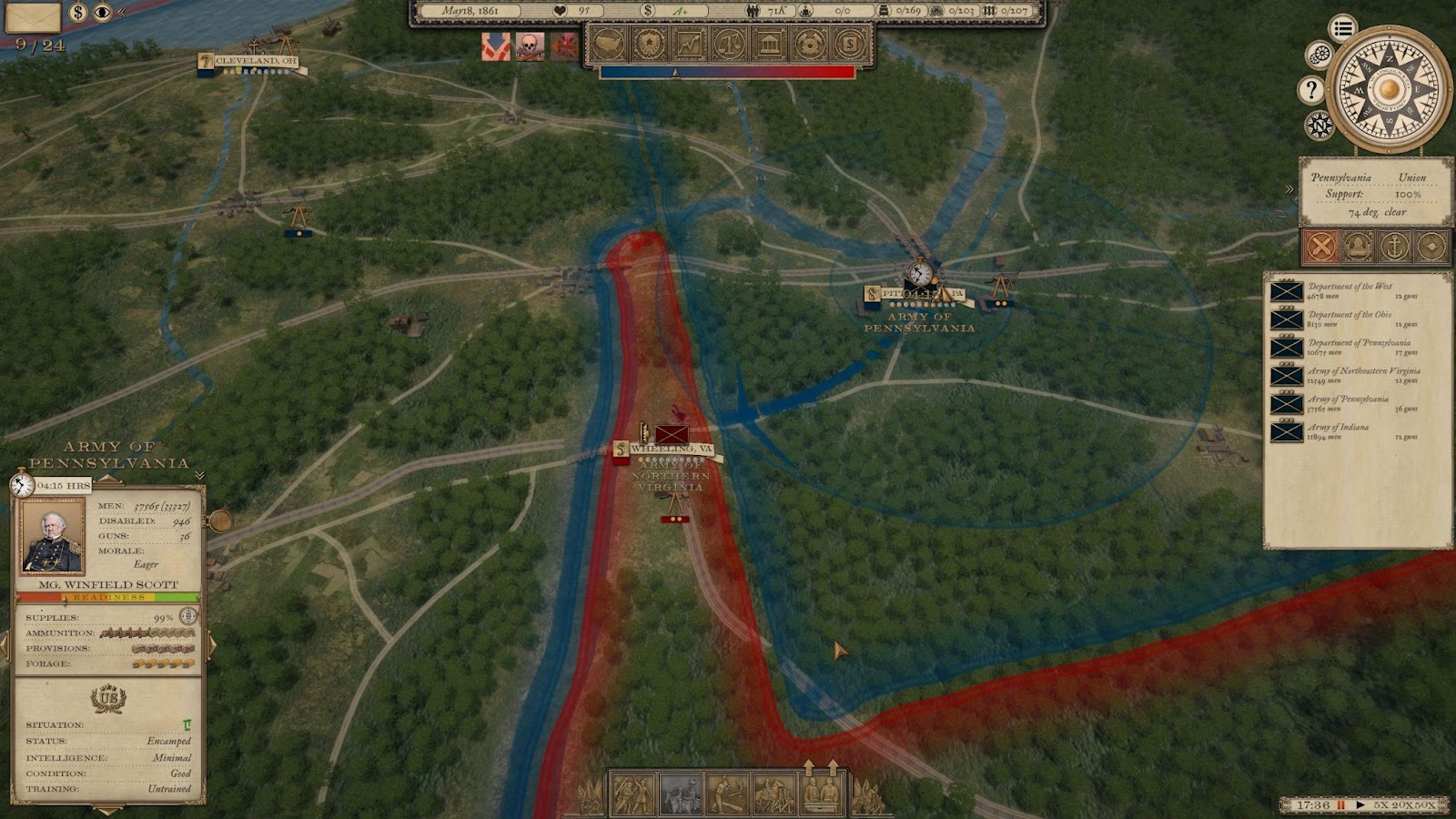Open the gear and hammers industry panel

(x=810, y=43)
